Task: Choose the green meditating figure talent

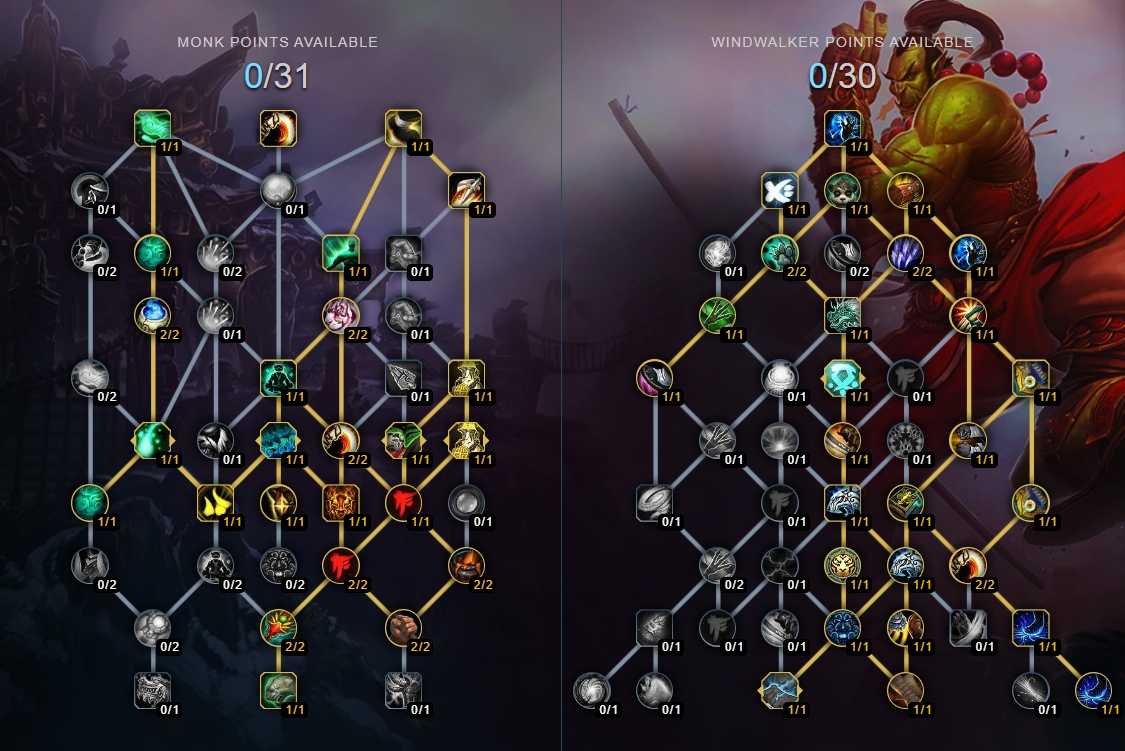Action: tap(278, 378)
